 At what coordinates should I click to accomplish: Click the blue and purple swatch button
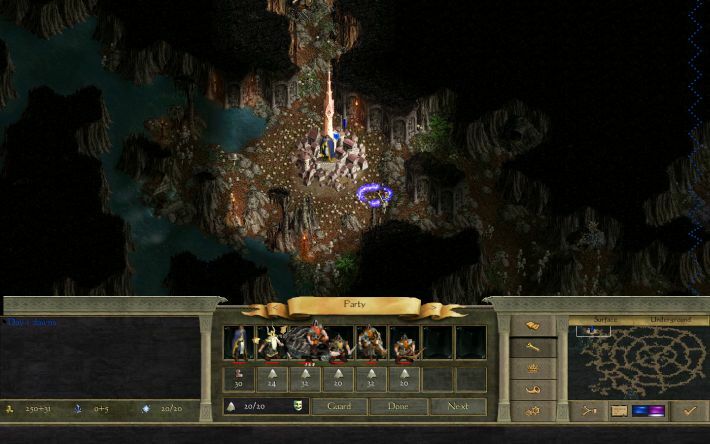click(x=650, y=410)
